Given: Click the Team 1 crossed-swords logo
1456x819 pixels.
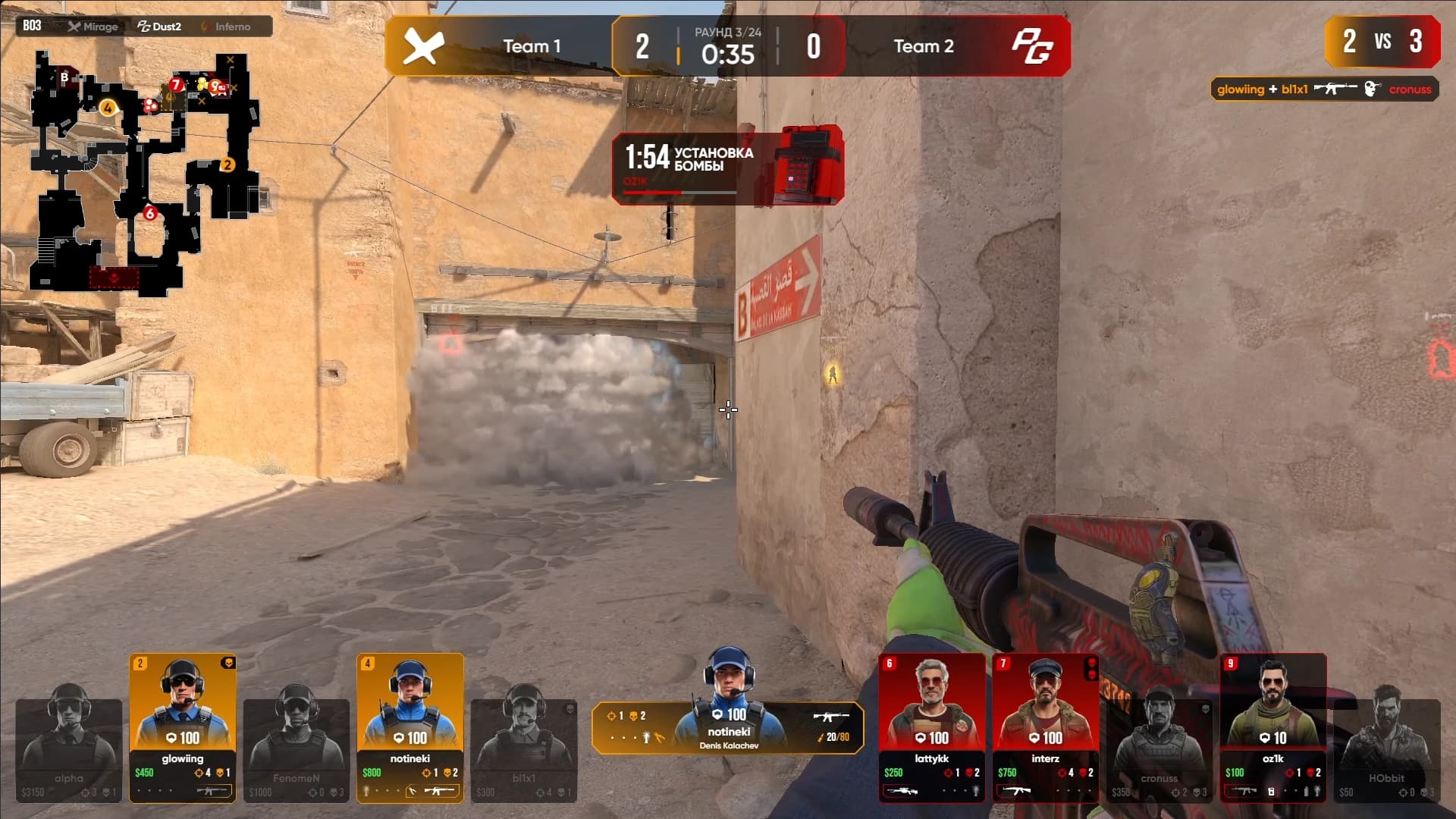Looking at the screenshot, I should [x=422, y=47].
